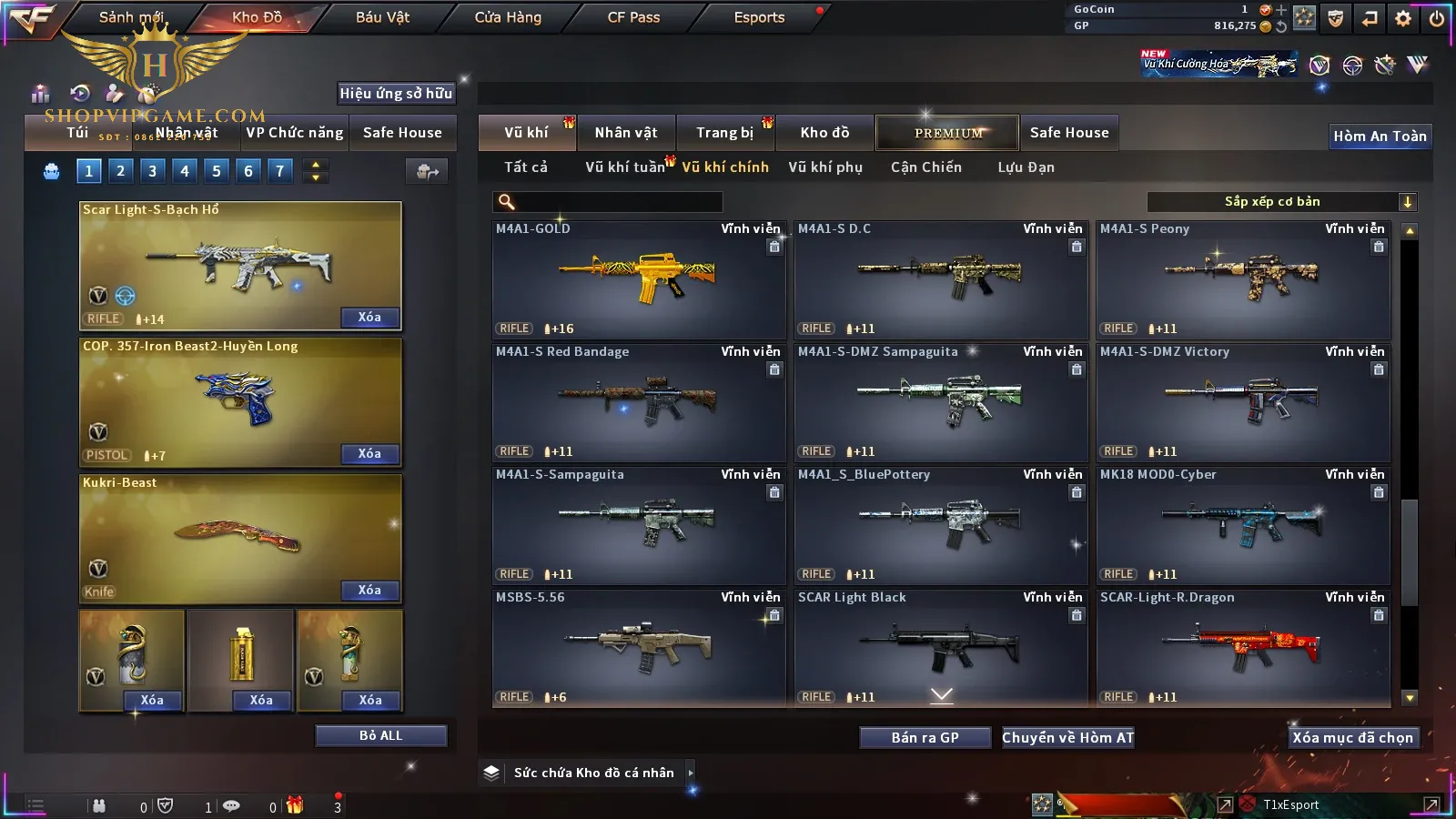
Task: Open the settings gear icon
Action: (x=1403, y=18)
